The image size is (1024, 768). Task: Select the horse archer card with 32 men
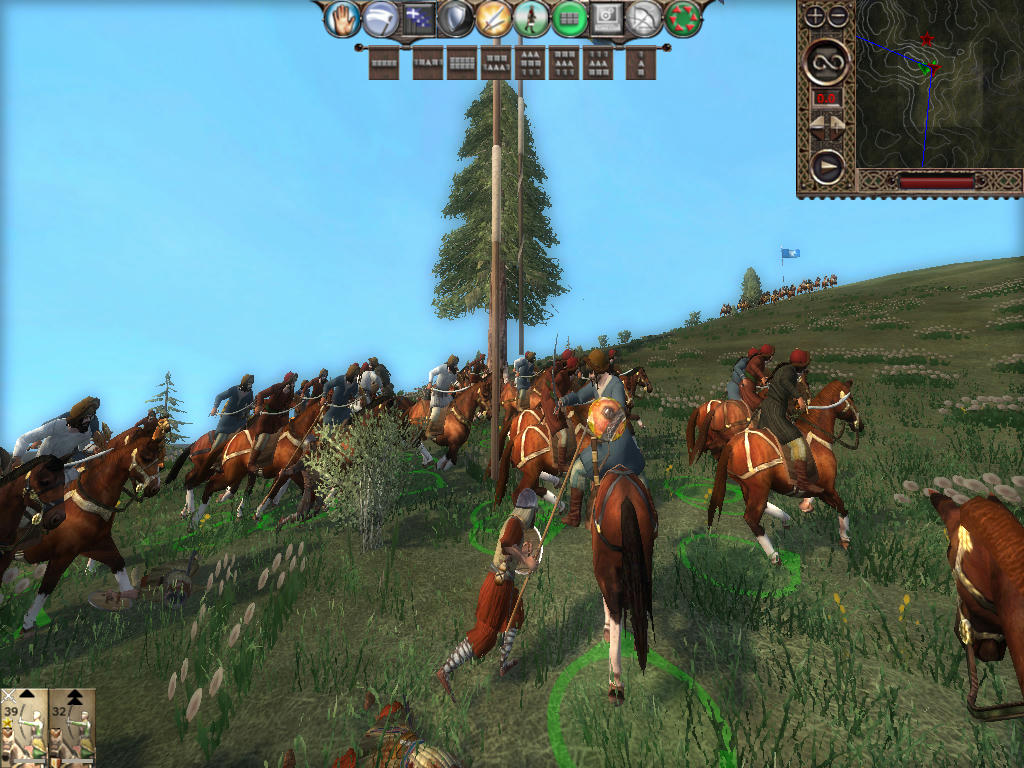click(x=73, y=727)
